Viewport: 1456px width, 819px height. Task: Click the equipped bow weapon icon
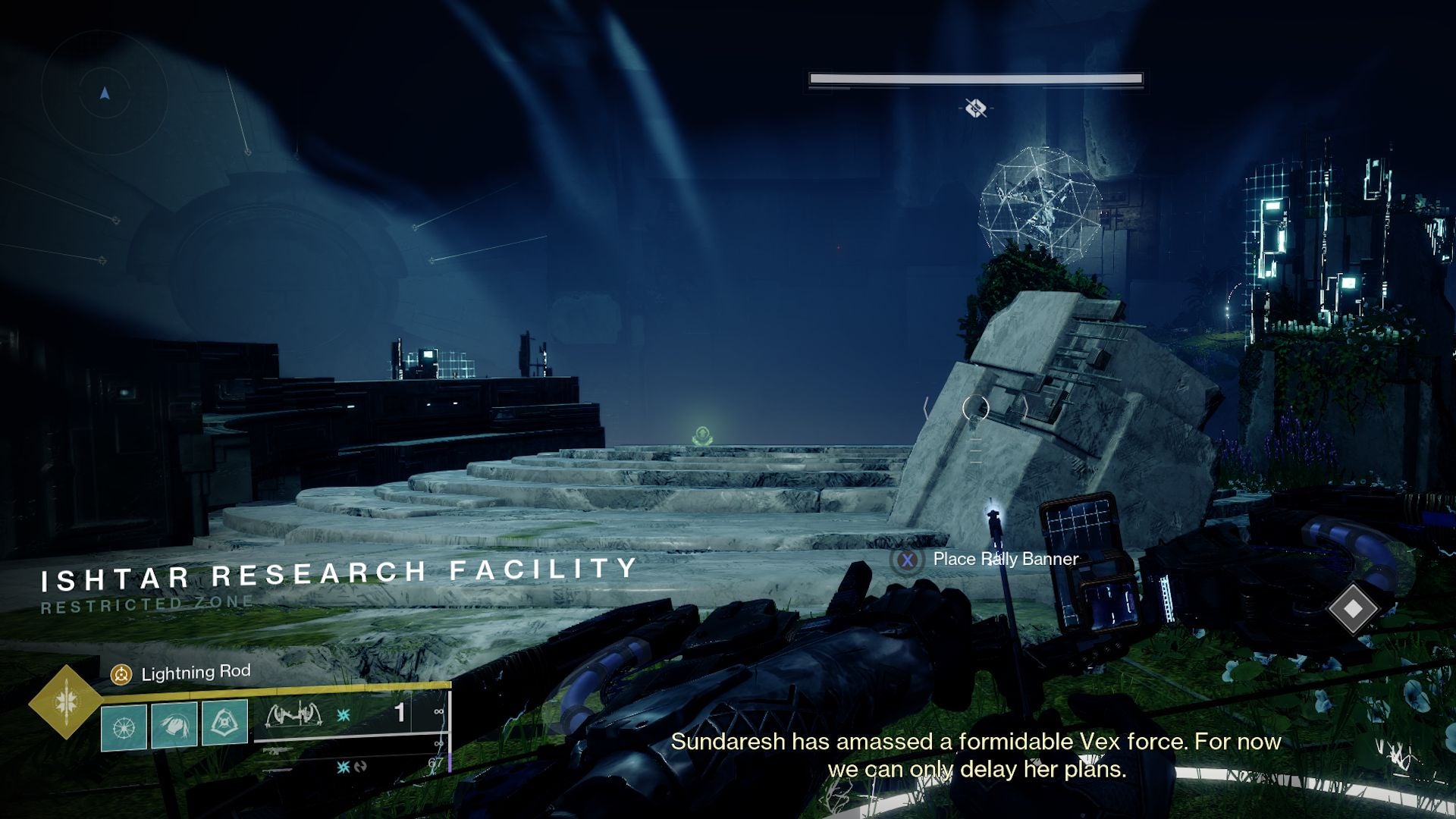point(295,714)
